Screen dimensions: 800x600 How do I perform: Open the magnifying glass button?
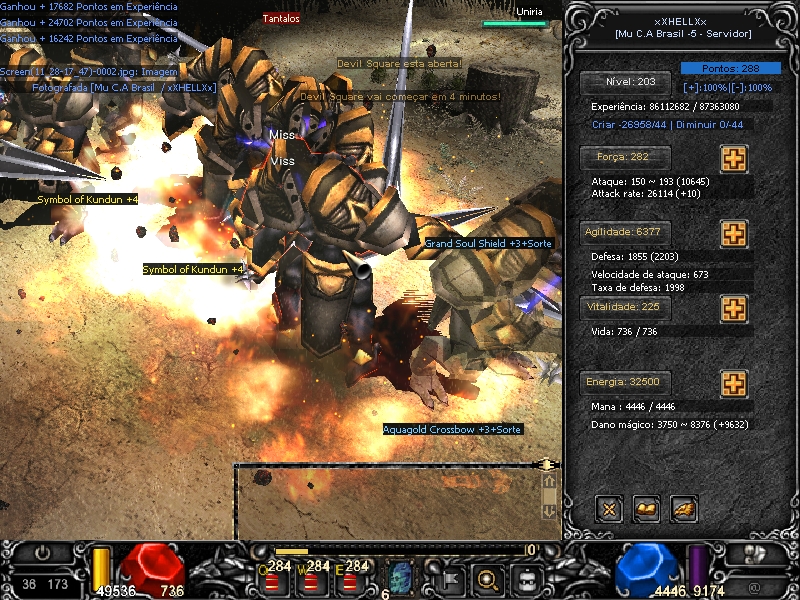(487, 578)
